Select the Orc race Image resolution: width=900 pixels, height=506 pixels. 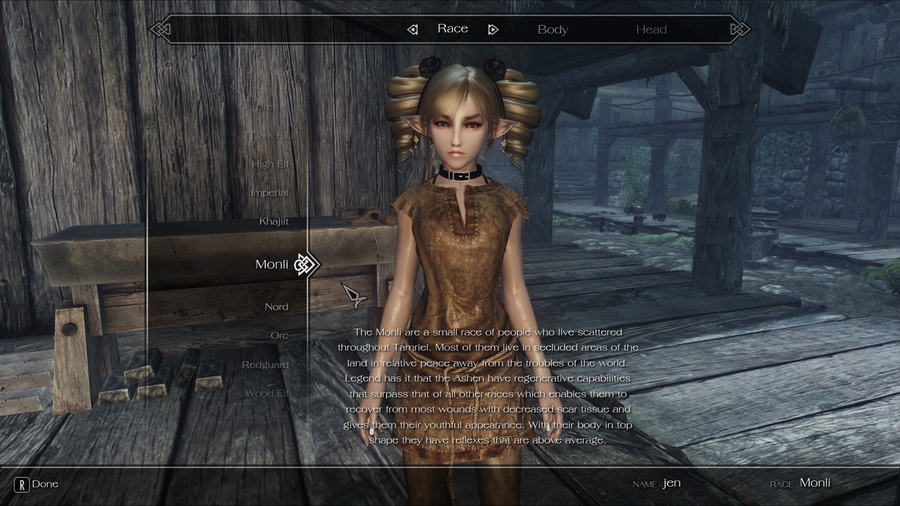279,335
